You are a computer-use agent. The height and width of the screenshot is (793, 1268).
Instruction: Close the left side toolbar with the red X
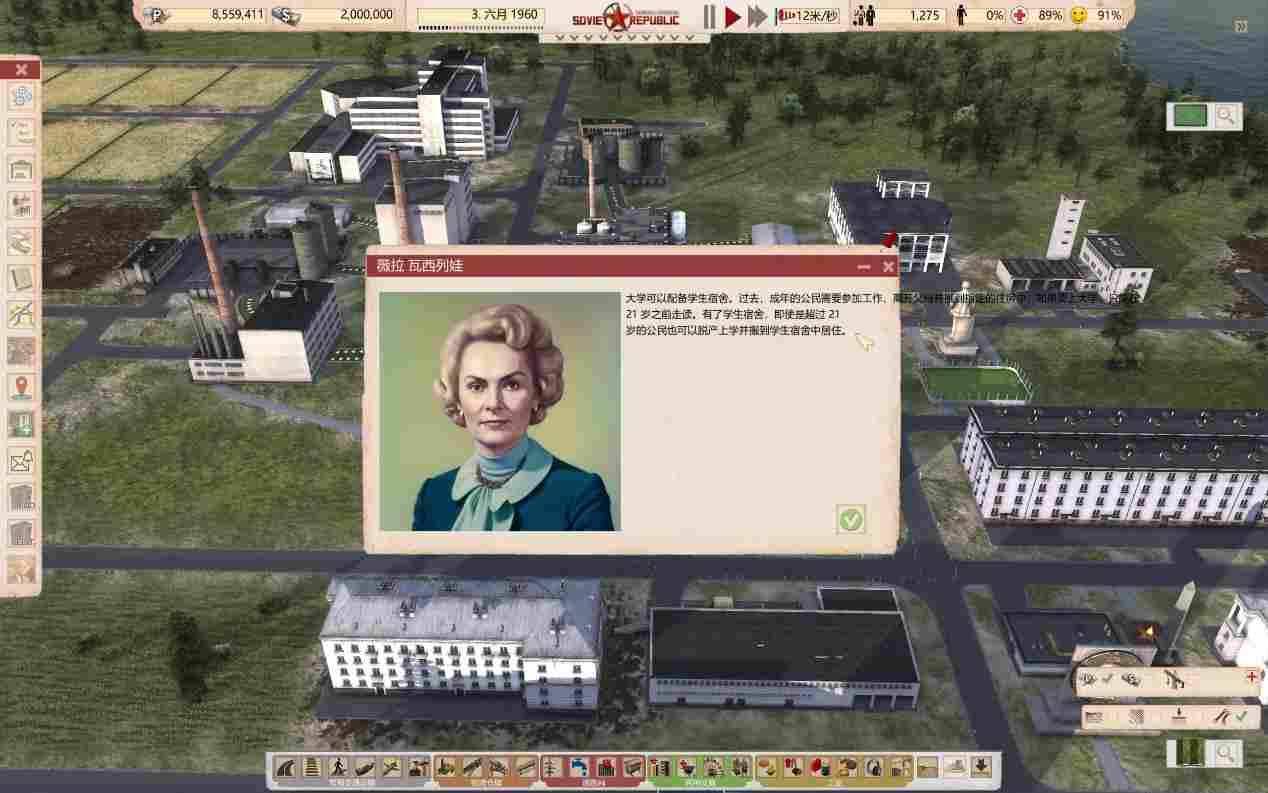tap(21, 70)
